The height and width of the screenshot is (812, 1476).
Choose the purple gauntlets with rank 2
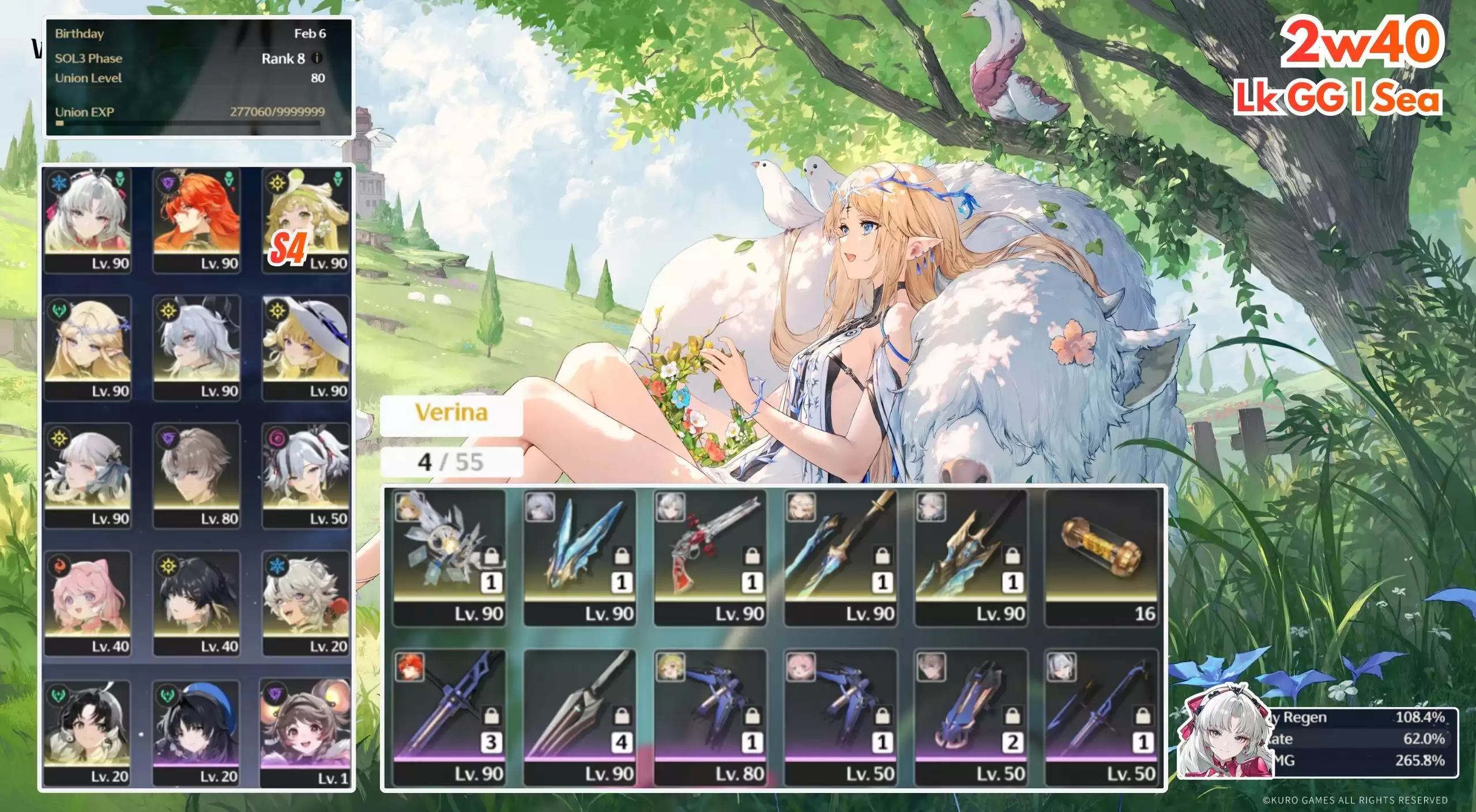tap(970, 717)
